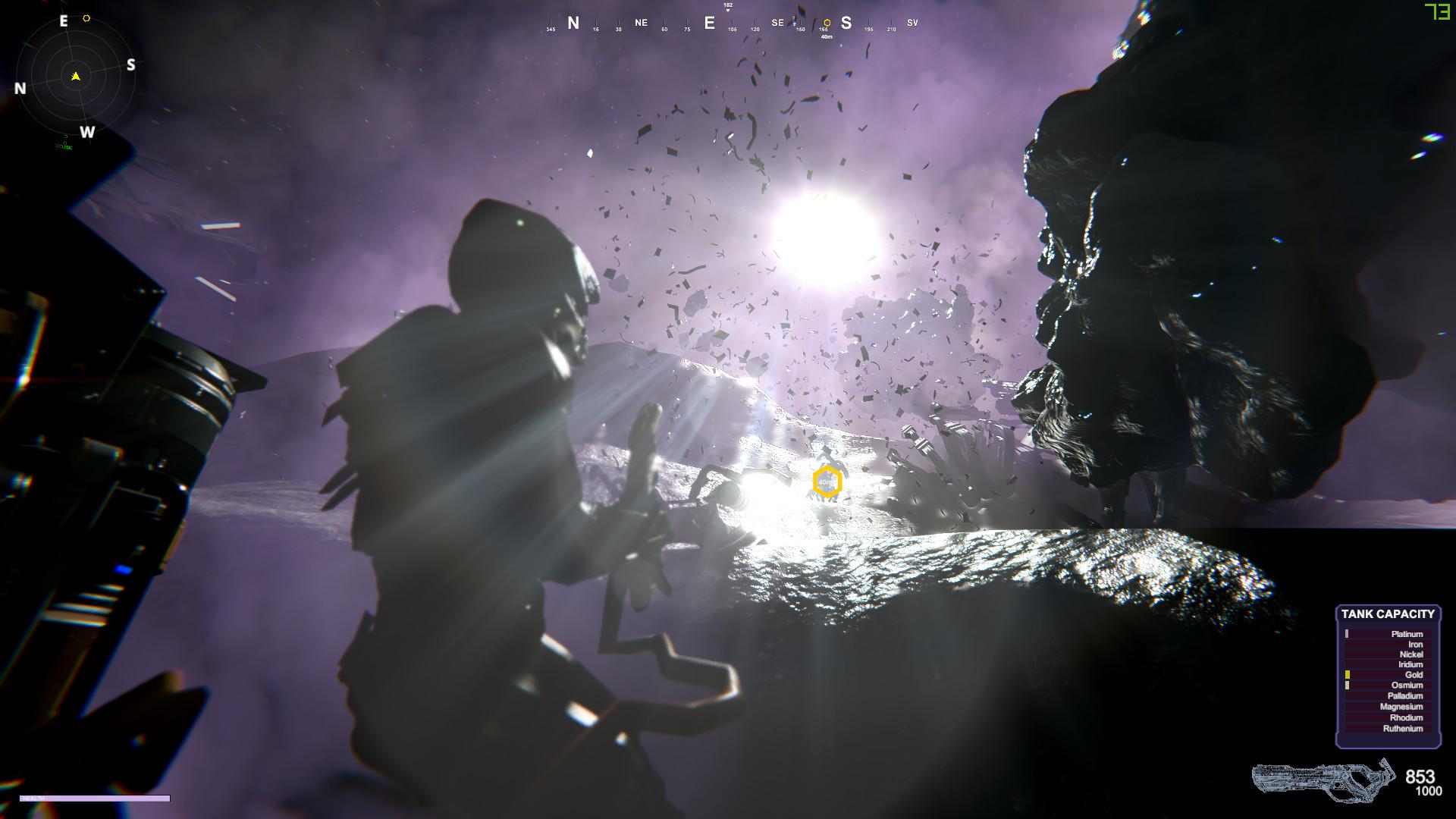Click the 73 counter in the top right corner
The image size is (1456, 819).
point(1436,13)
